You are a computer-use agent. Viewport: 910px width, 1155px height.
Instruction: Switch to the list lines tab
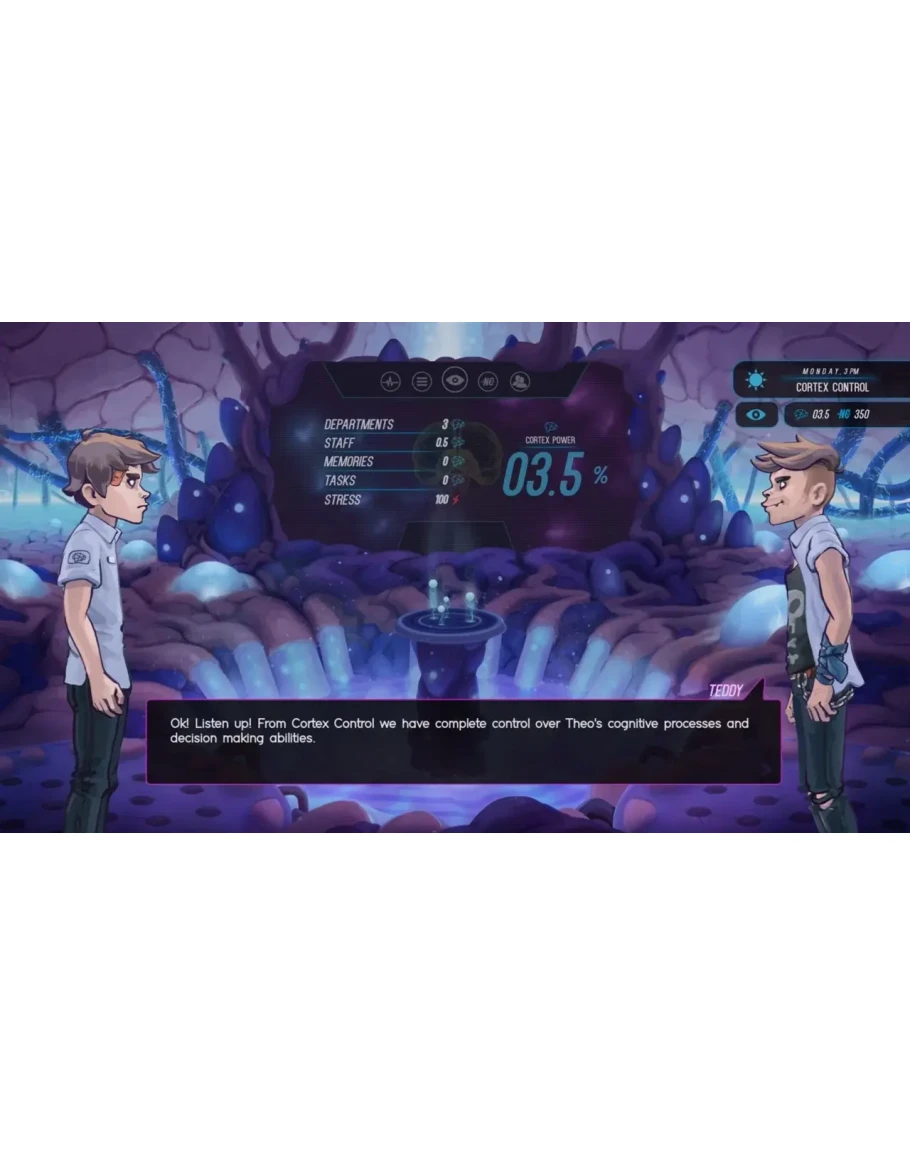pos(422,381)
